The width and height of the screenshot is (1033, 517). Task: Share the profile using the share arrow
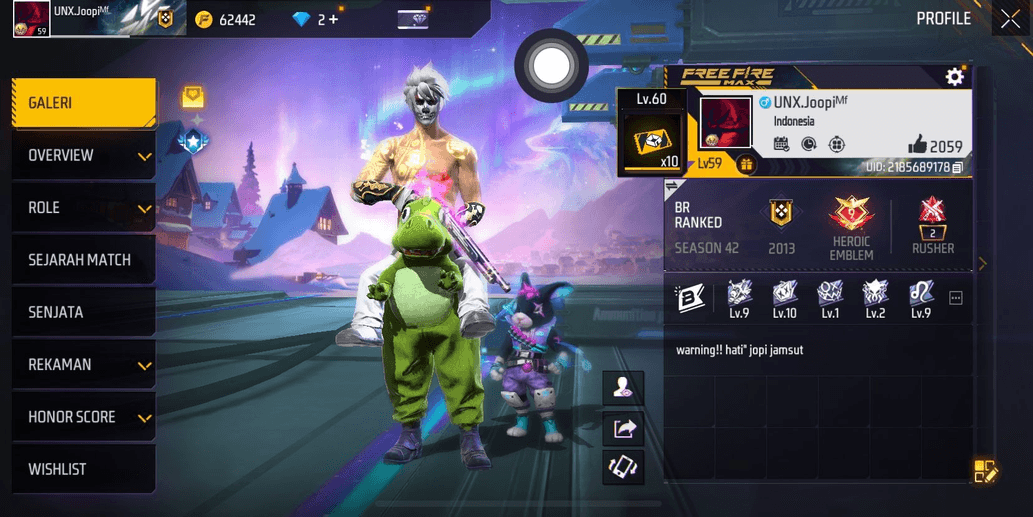pos(624,429)
